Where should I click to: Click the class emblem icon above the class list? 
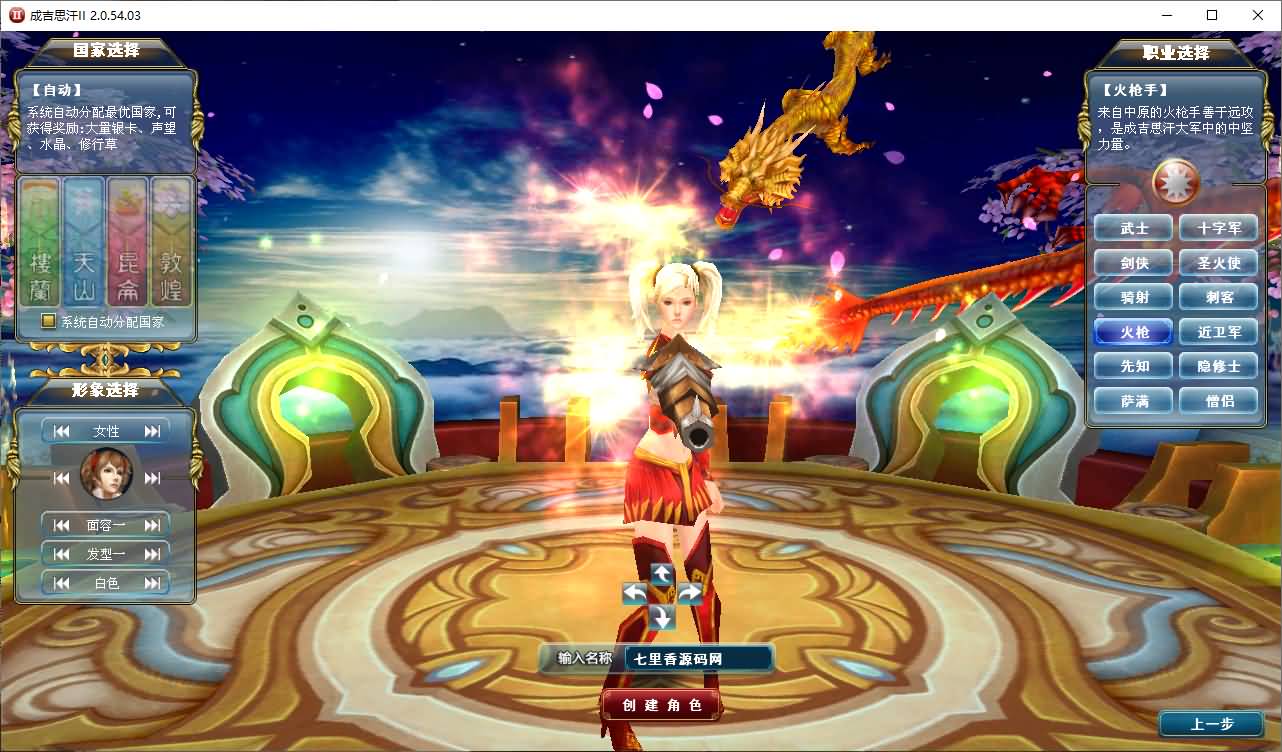tap(1176, 182)
